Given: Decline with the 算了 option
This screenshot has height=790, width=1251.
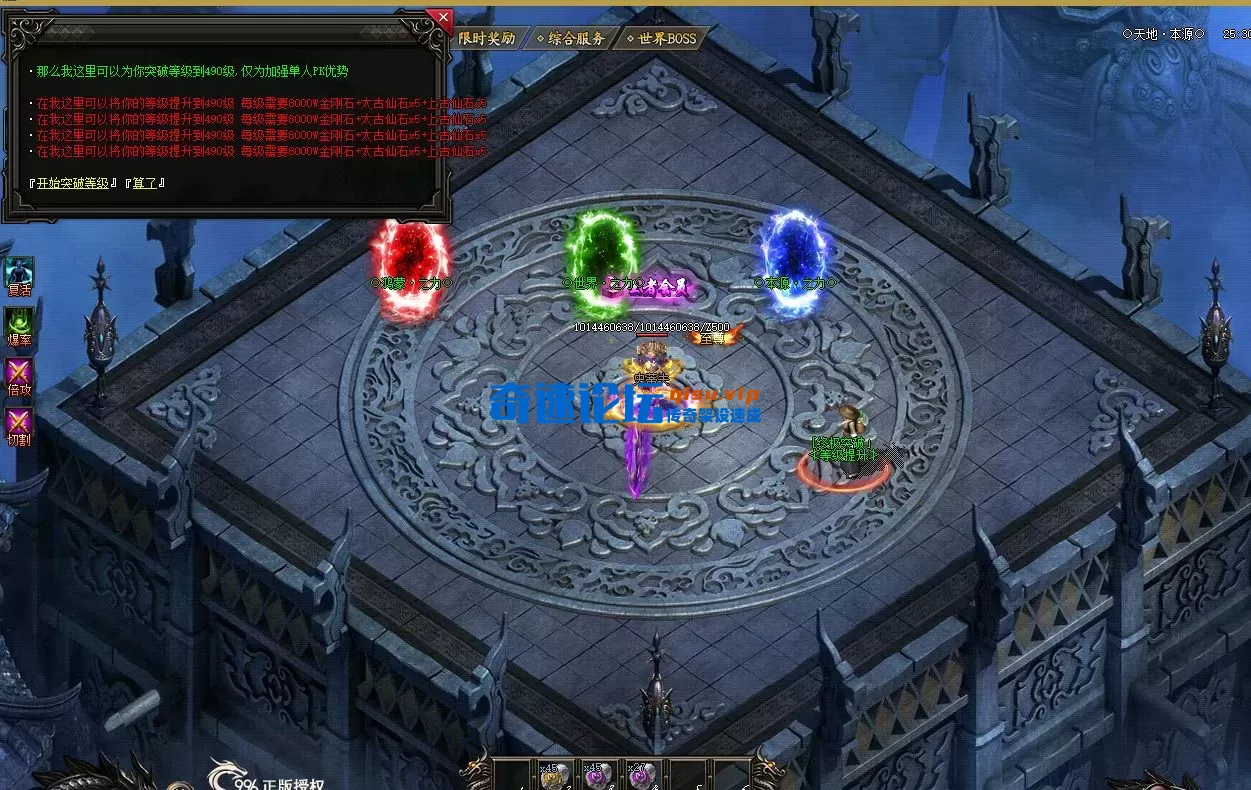Looking at the screenshot, I should pos(145,183).
